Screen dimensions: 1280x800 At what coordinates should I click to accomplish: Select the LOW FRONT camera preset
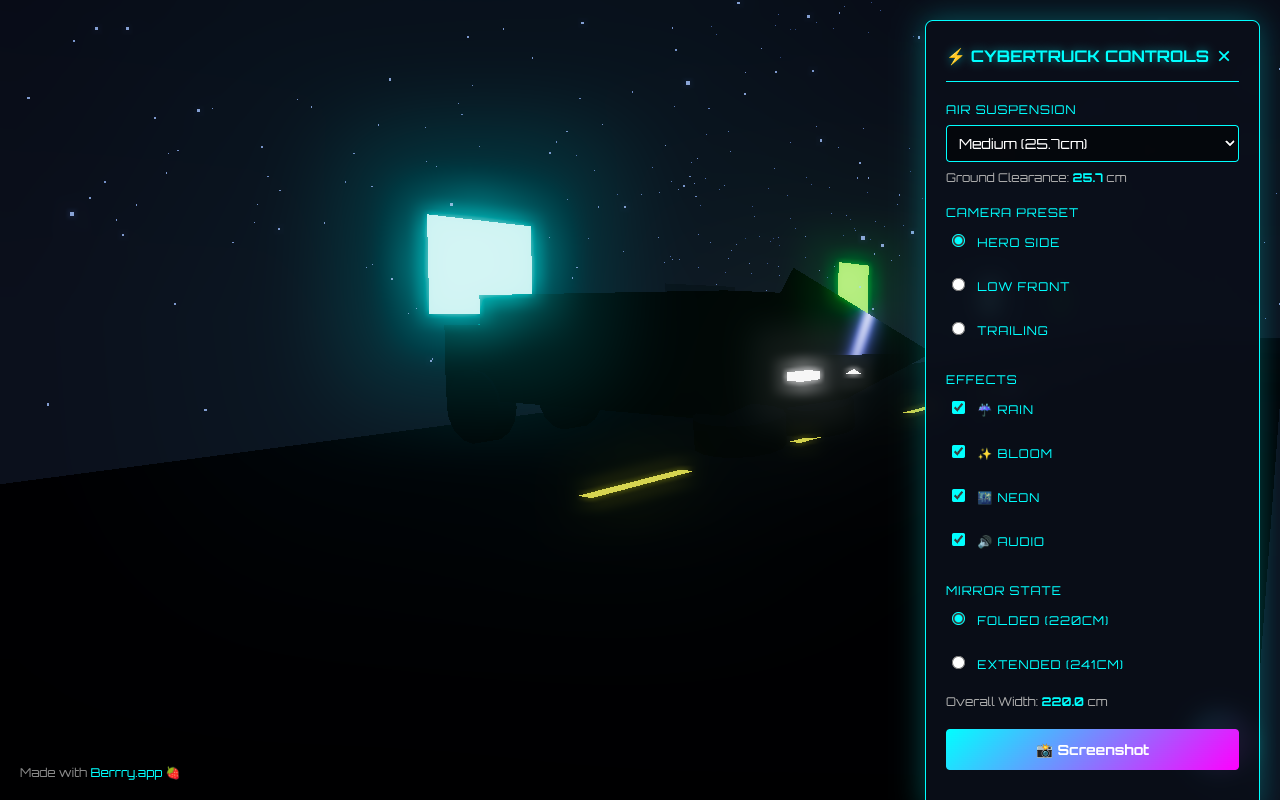coord(958,284)
